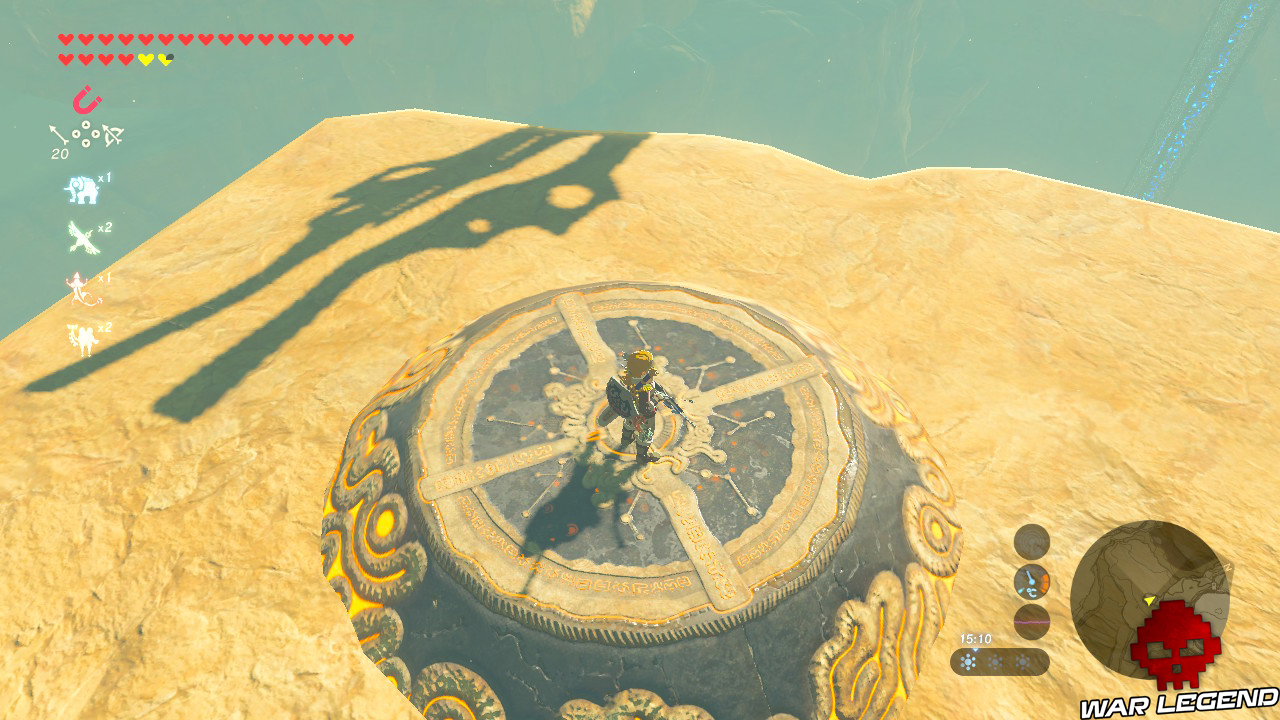Click the bow and arrow weapon icon

[x=112, y=135]
